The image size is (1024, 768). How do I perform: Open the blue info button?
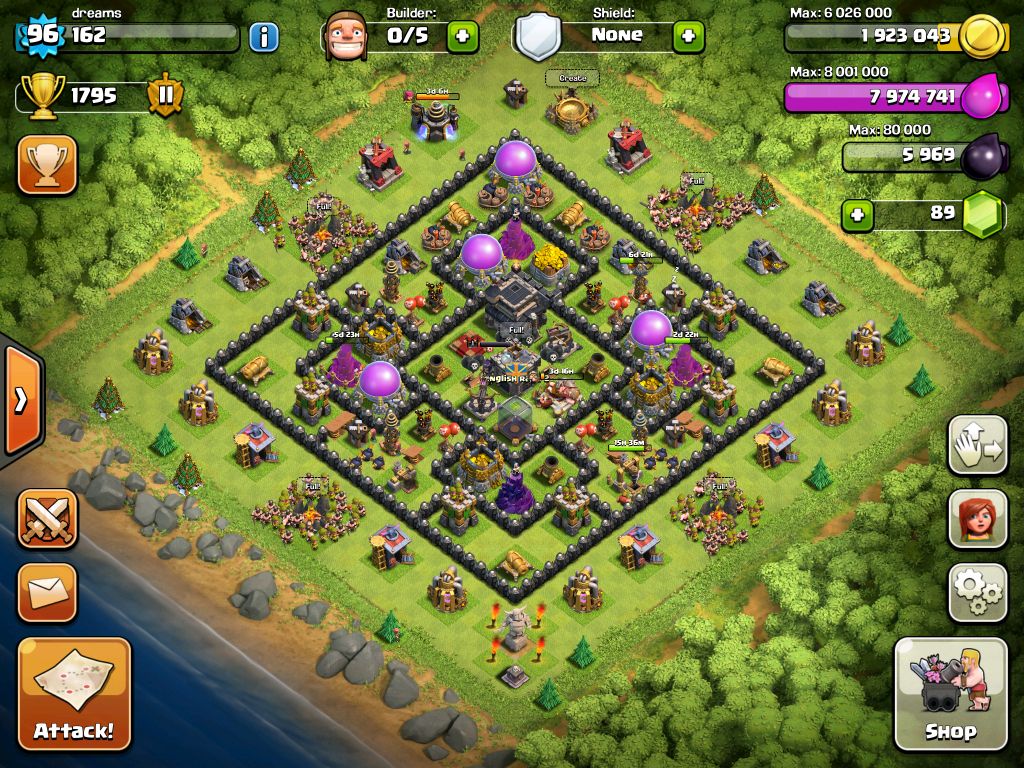tap(263, 38)
